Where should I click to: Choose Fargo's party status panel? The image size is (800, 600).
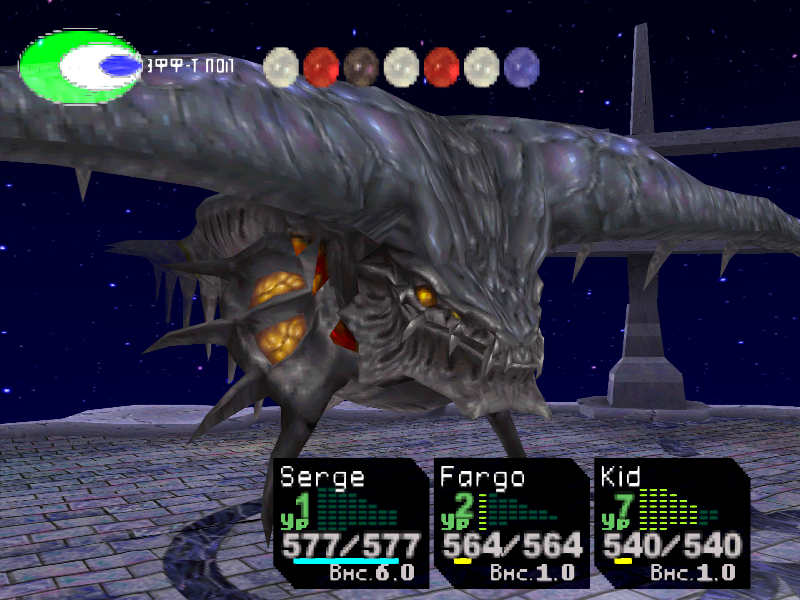click(x=511, y=522)
